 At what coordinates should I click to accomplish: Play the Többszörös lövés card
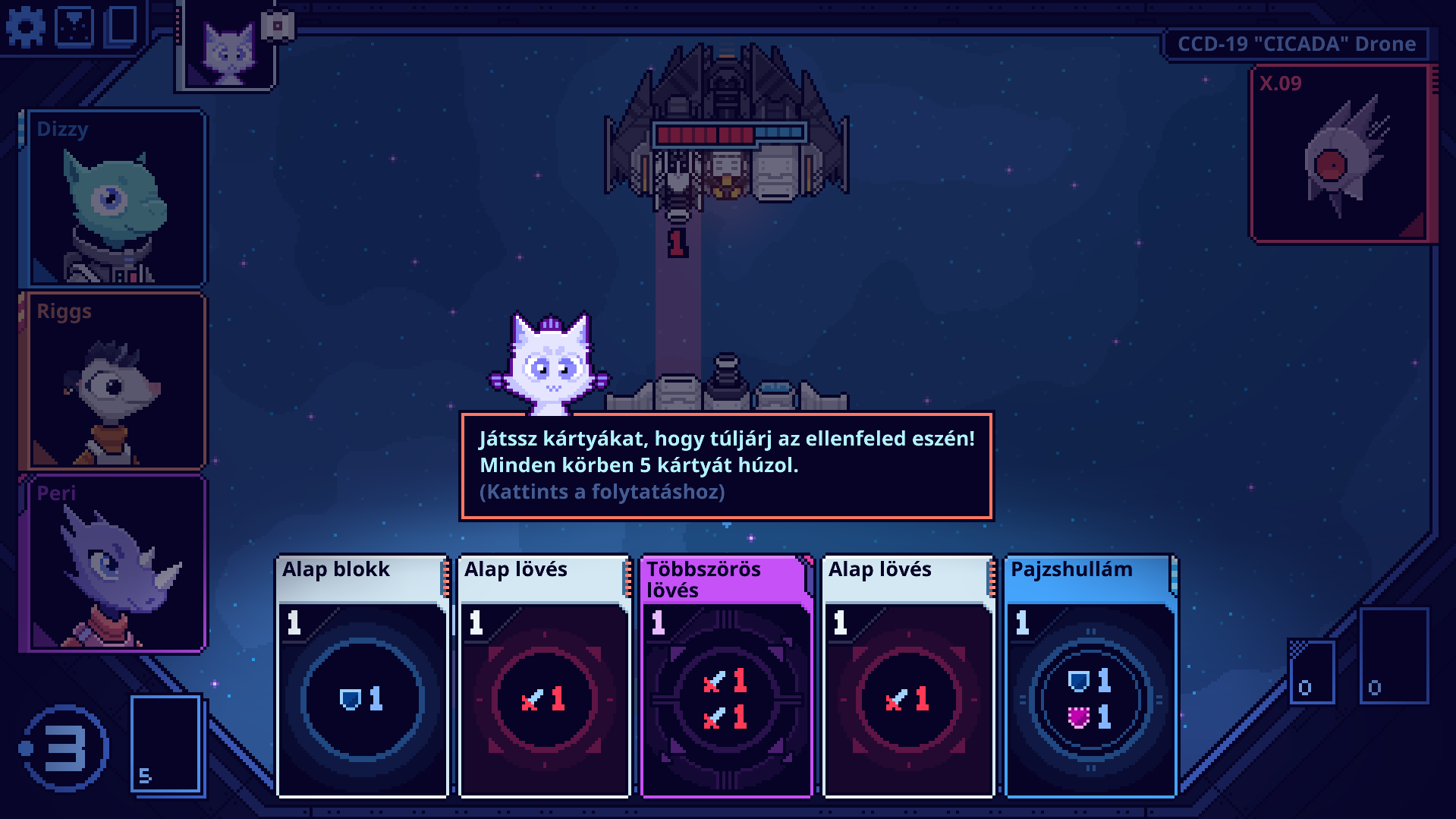click(726, 676)
